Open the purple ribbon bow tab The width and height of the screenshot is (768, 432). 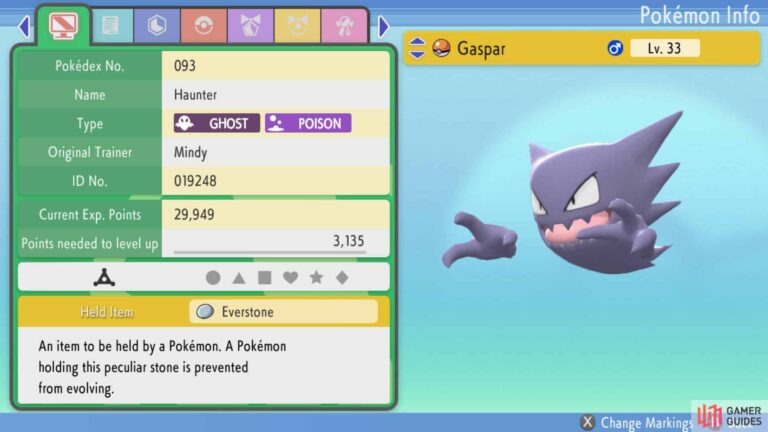click(249, 27)
